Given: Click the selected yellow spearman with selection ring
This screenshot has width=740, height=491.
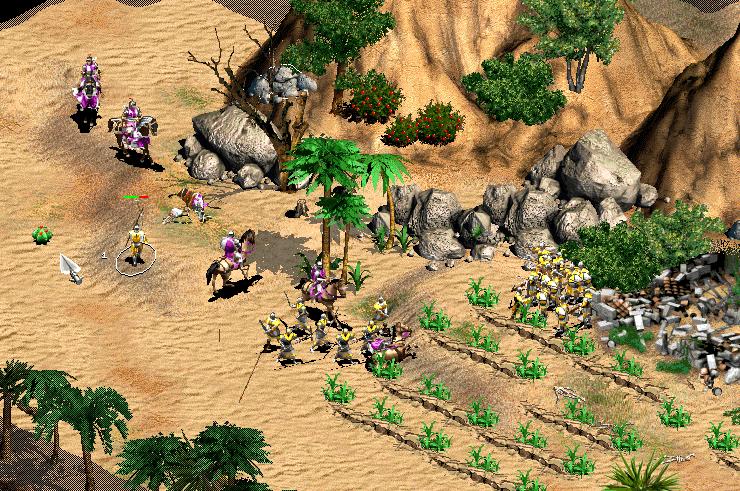Looking at the screenshot, I should tap(135, 246).
